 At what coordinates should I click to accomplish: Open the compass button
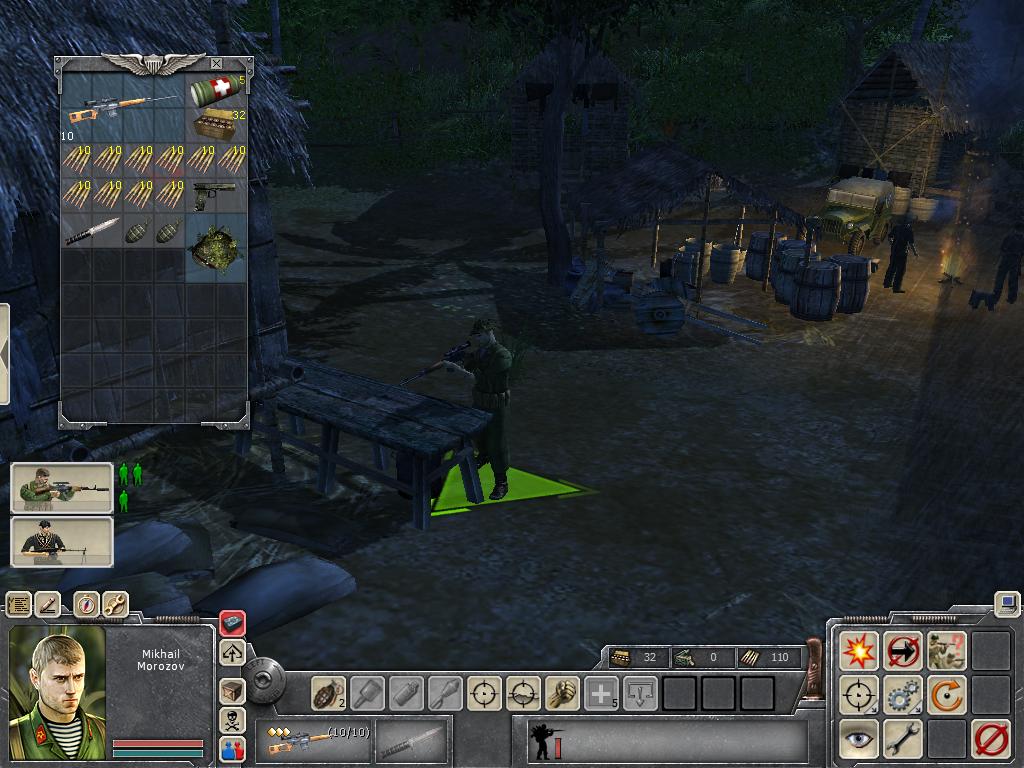pos(85,604)
